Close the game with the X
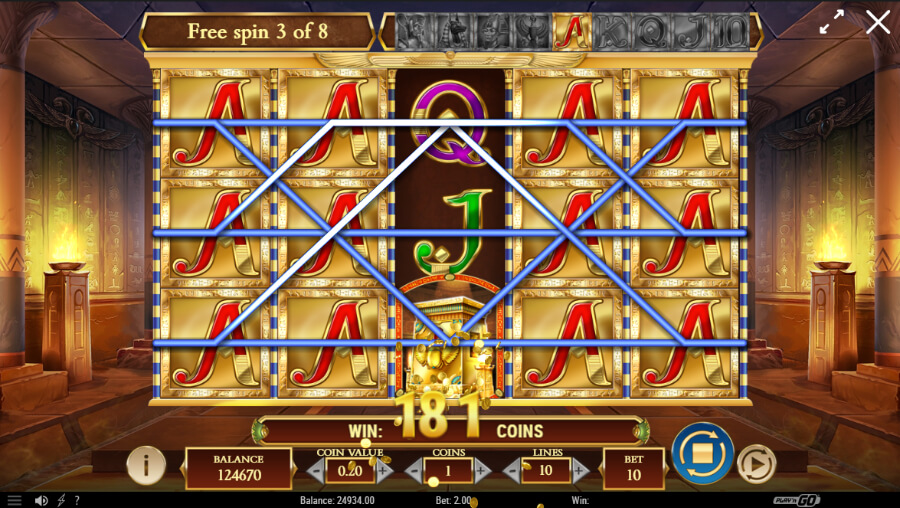 click(x=878, y=22)
